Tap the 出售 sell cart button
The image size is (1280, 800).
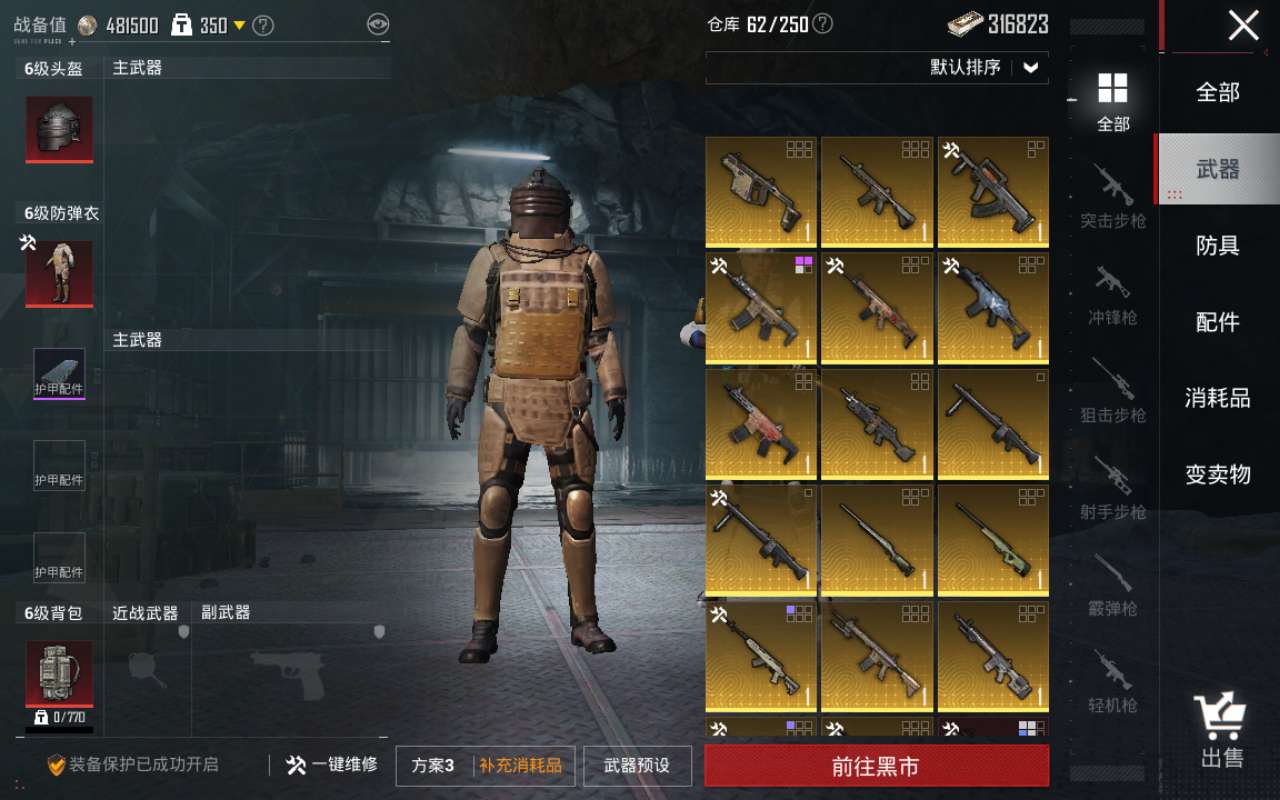pyautogui.click(x=1220, y=732)
